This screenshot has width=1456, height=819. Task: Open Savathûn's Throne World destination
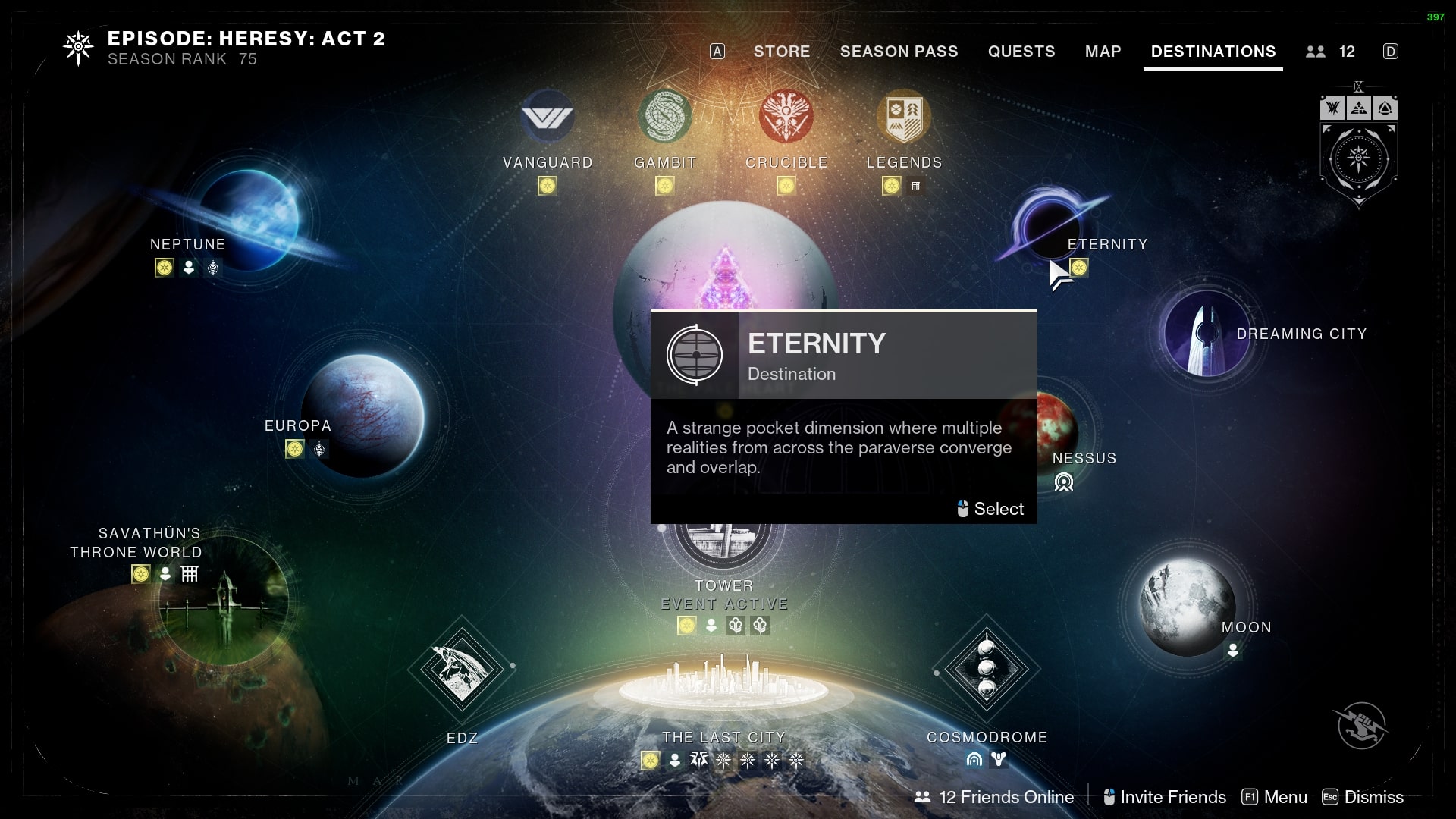point(224,603)
